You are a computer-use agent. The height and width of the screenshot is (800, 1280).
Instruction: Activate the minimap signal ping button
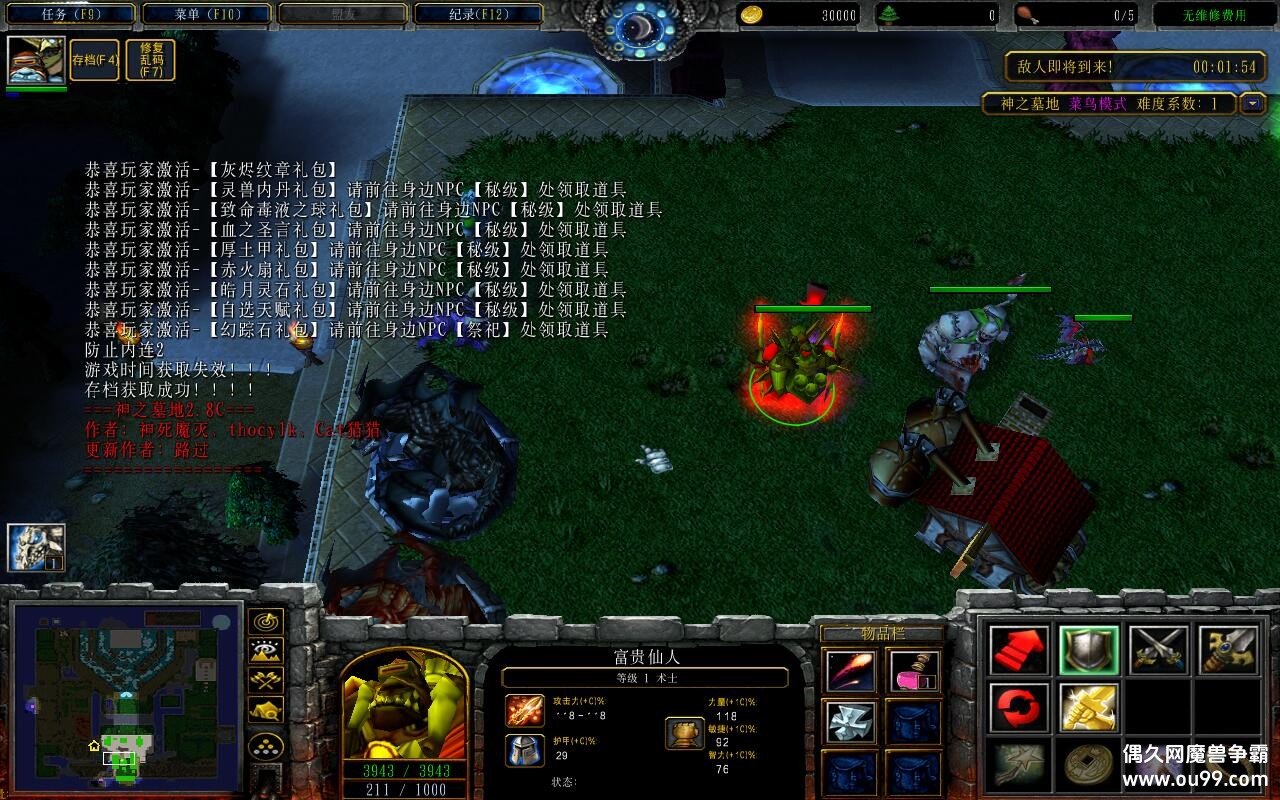click(265, 622)
